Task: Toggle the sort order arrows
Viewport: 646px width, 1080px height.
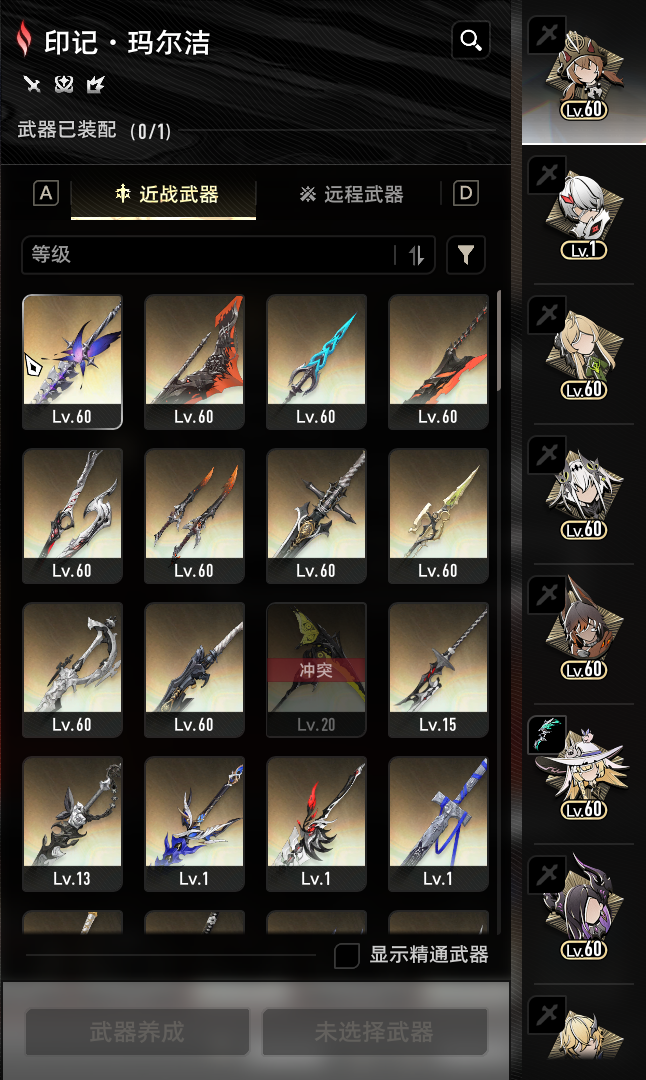Action: (417, 255)
